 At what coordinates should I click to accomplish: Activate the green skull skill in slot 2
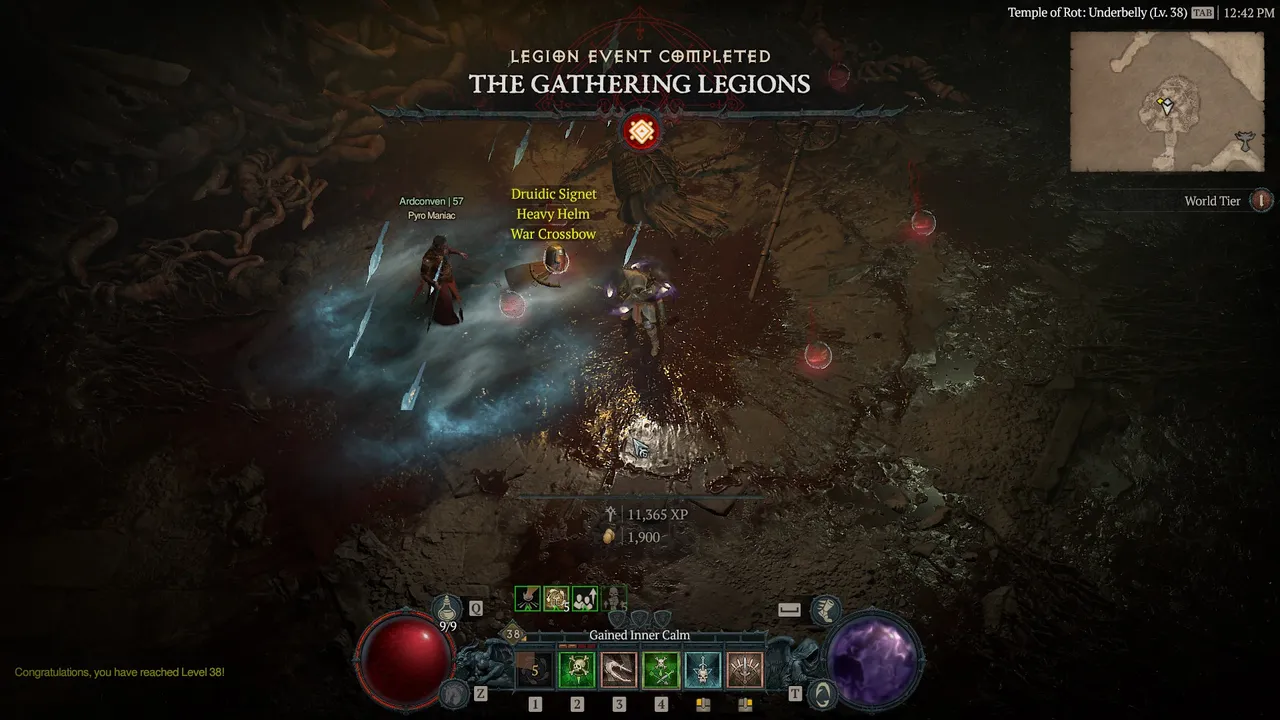click(x=577, y=670)
